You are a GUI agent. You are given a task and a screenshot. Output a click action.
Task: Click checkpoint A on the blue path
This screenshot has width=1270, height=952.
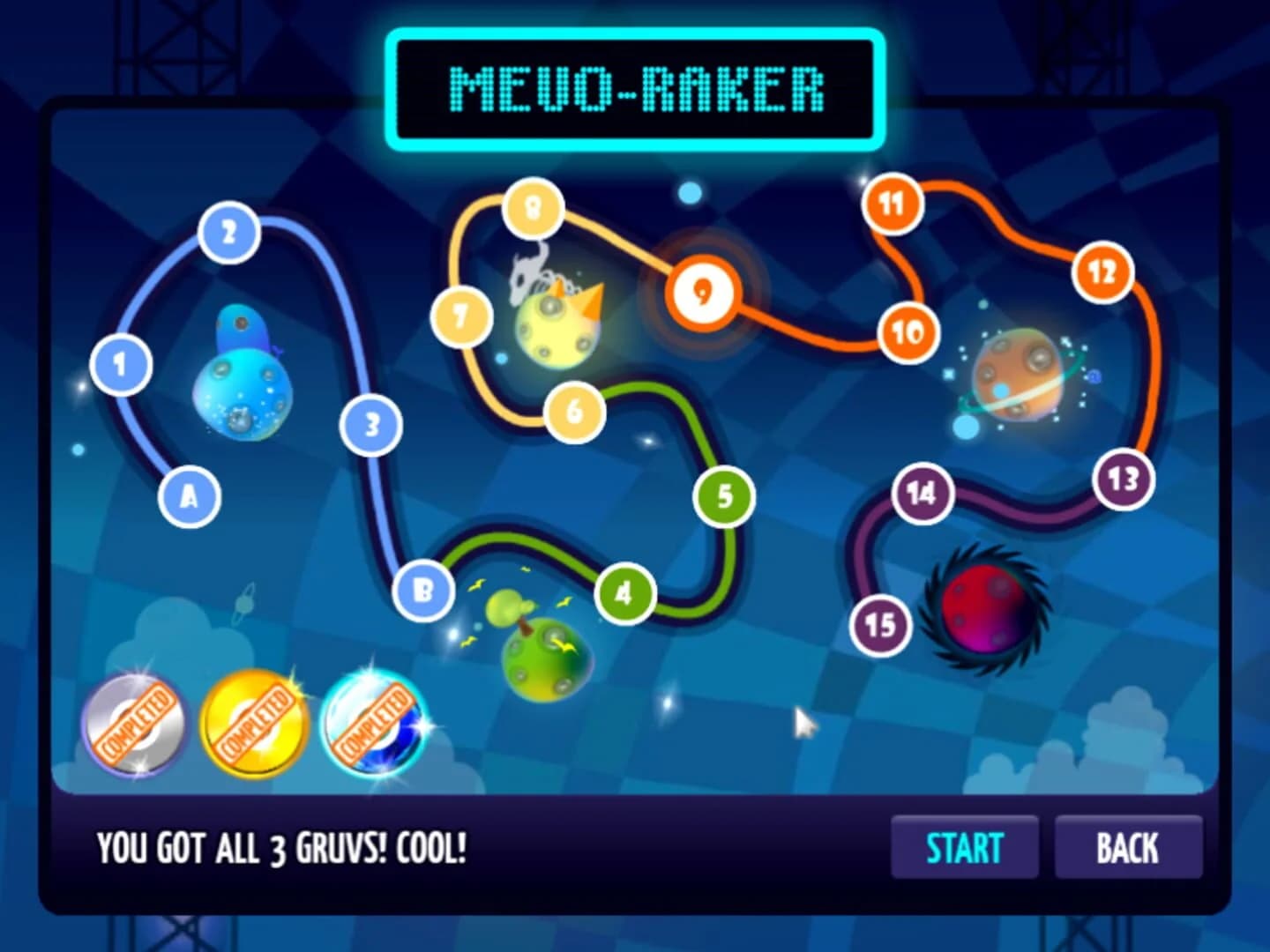(x=189, y=495)
